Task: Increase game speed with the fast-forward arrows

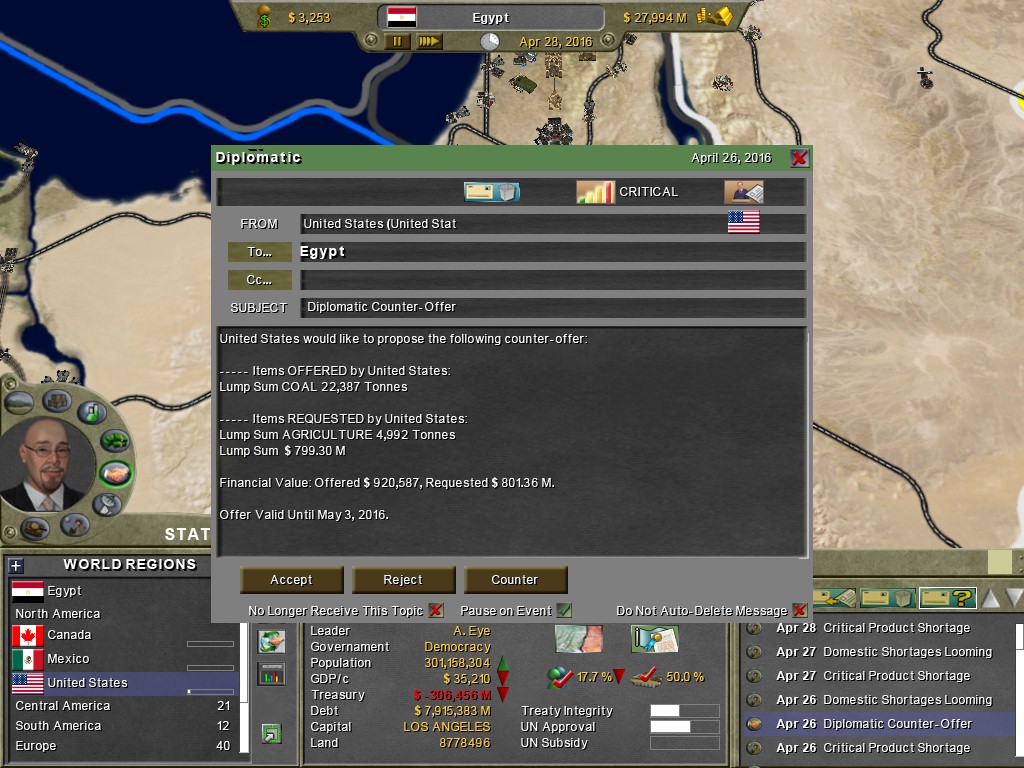Action: point(429,42)
